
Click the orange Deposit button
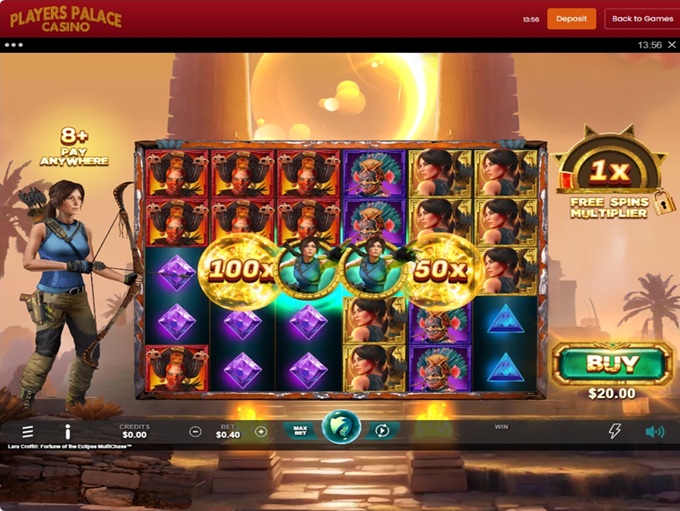pos(571,19)
